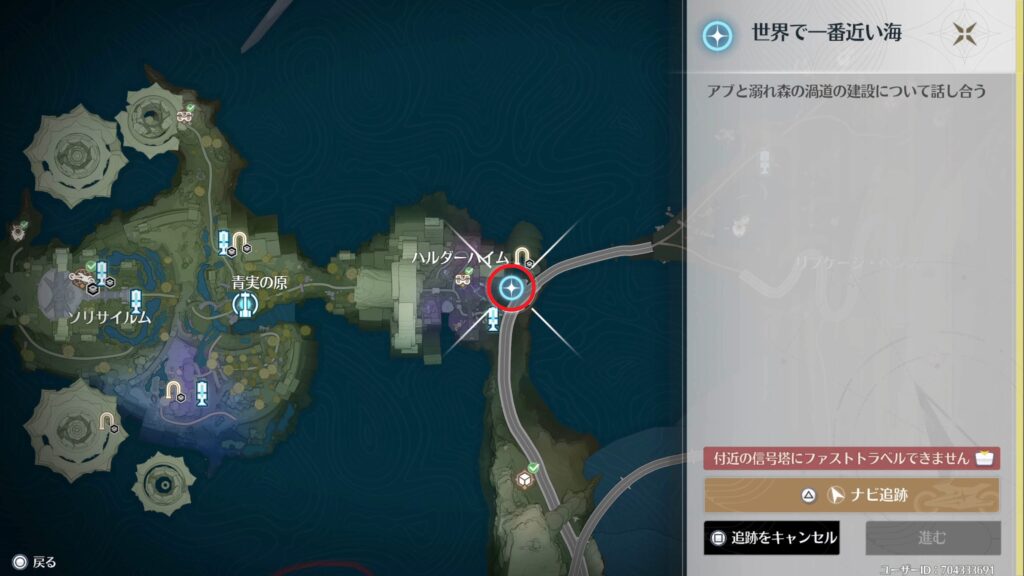
Task: Select the checked marker on the far-left islet
Action: point(19,231)
